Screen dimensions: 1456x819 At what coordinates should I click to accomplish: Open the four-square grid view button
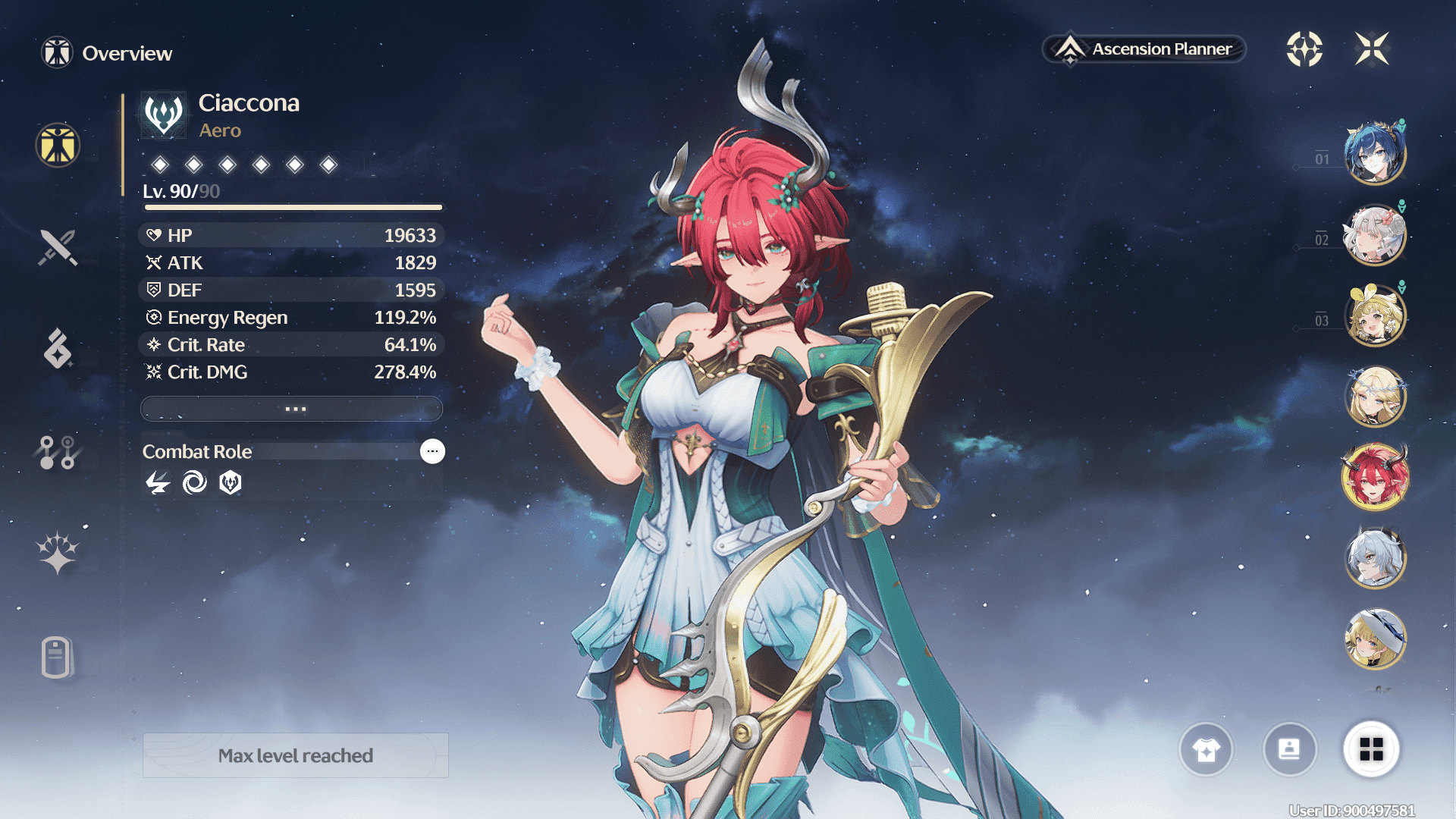coord(1371,749)
